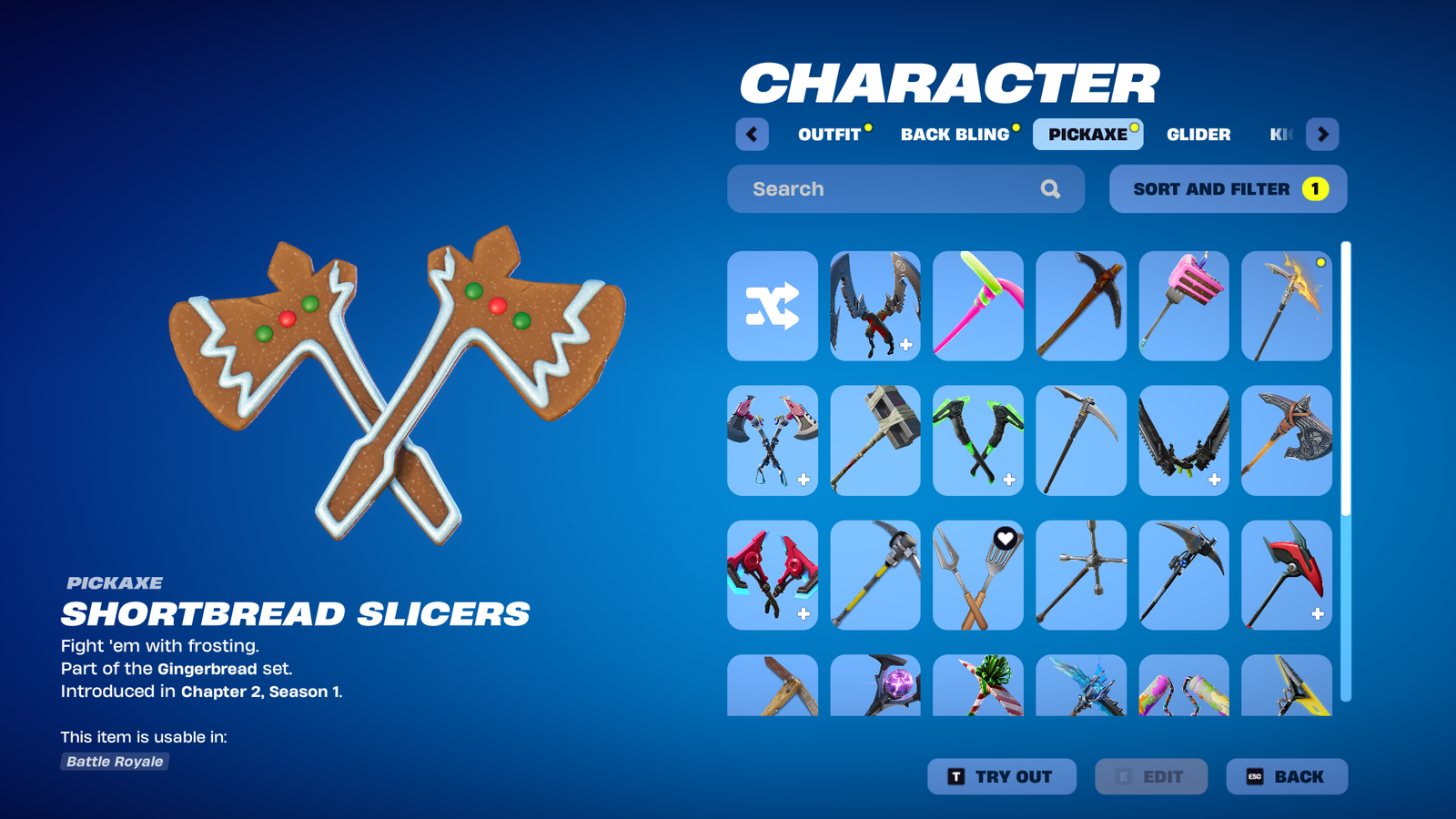Choose the shuffle random pickaxe tile

coord(773,306)
